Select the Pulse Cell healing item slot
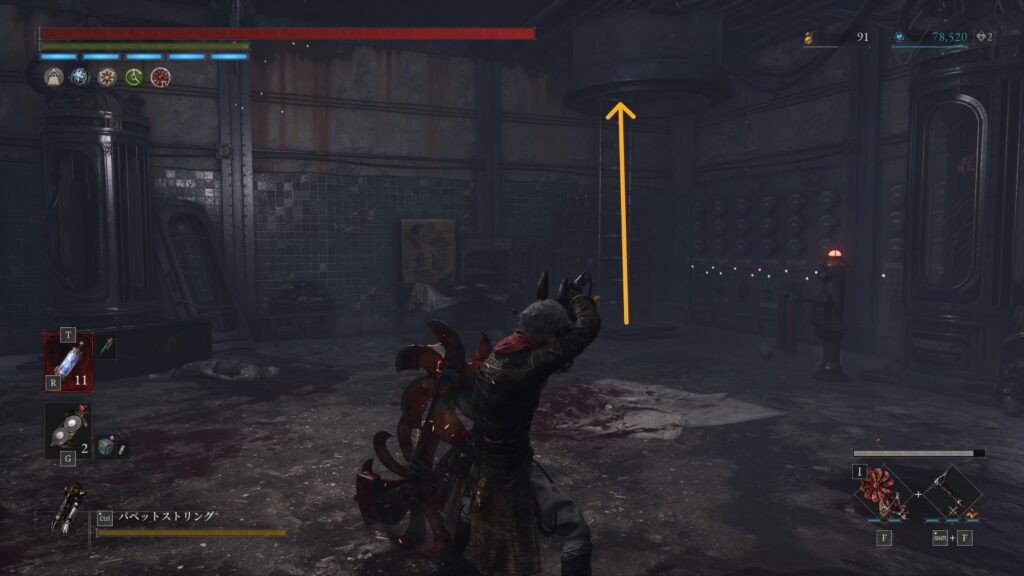The image size is (1024, 576). [68, 361]
